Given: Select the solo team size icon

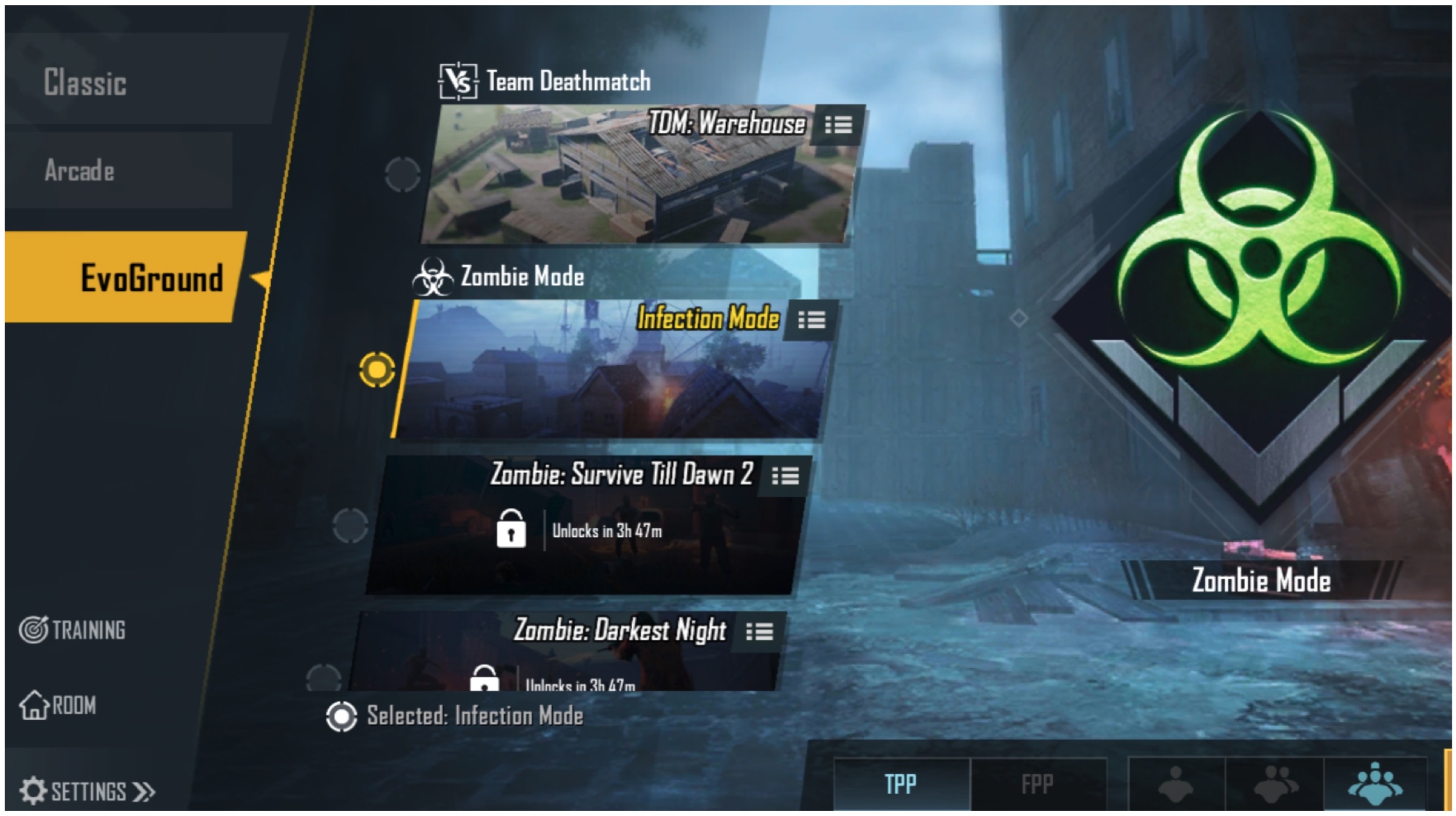Looking at the screenshot, I should pos(1176,784).
